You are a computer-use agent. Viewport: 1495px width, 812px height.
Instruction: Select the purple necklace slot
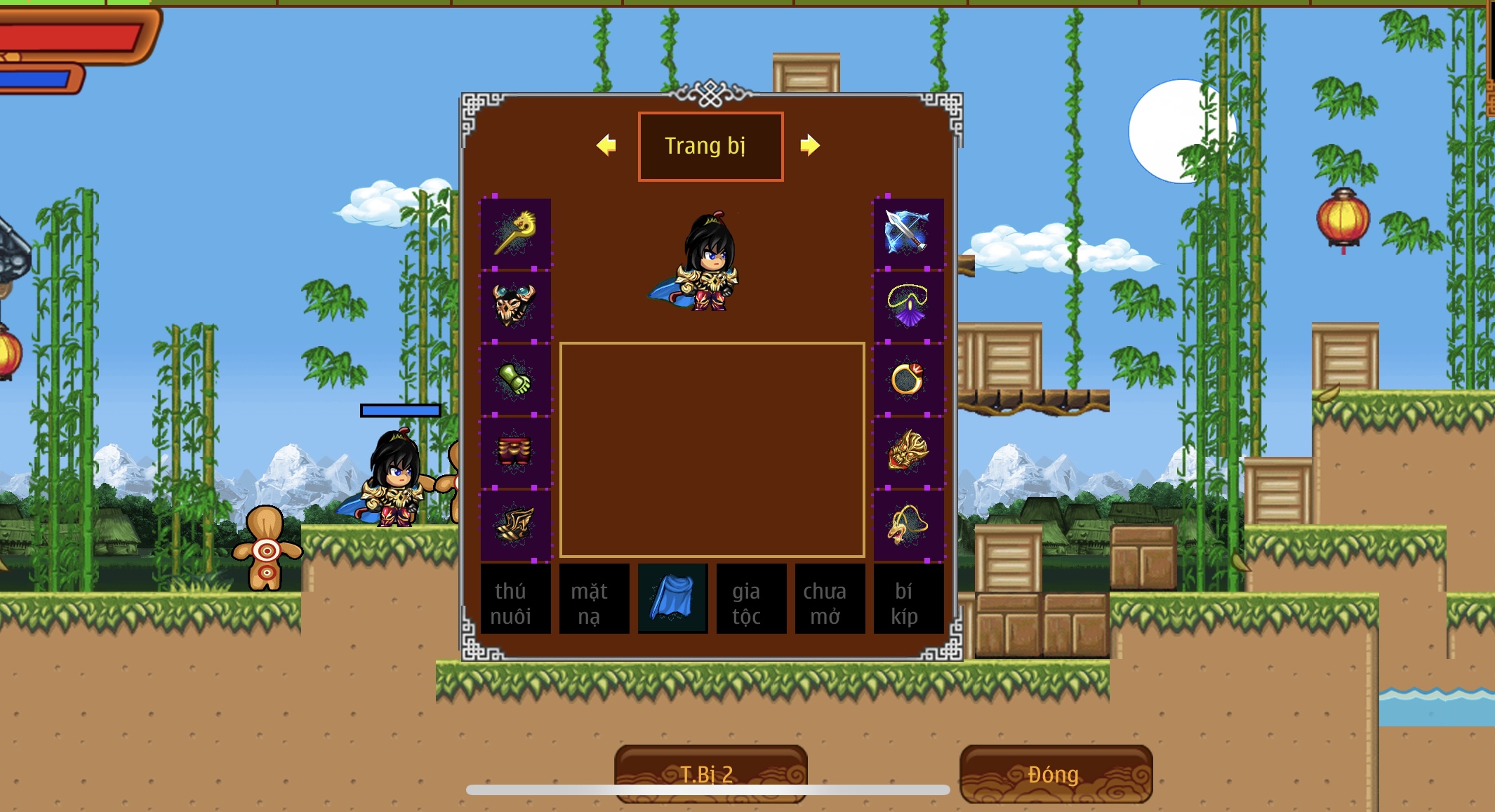click(x=908, y=306)
